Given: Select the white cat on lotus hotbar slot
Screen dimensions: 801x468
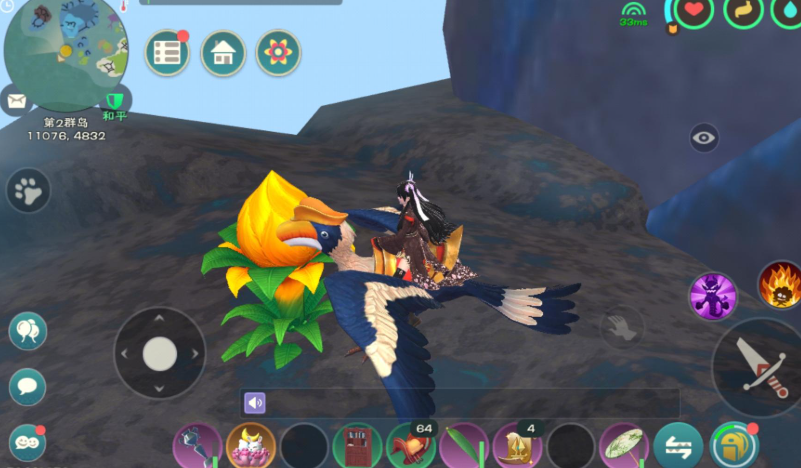Looking at the screenshot, I should point(250,446).
